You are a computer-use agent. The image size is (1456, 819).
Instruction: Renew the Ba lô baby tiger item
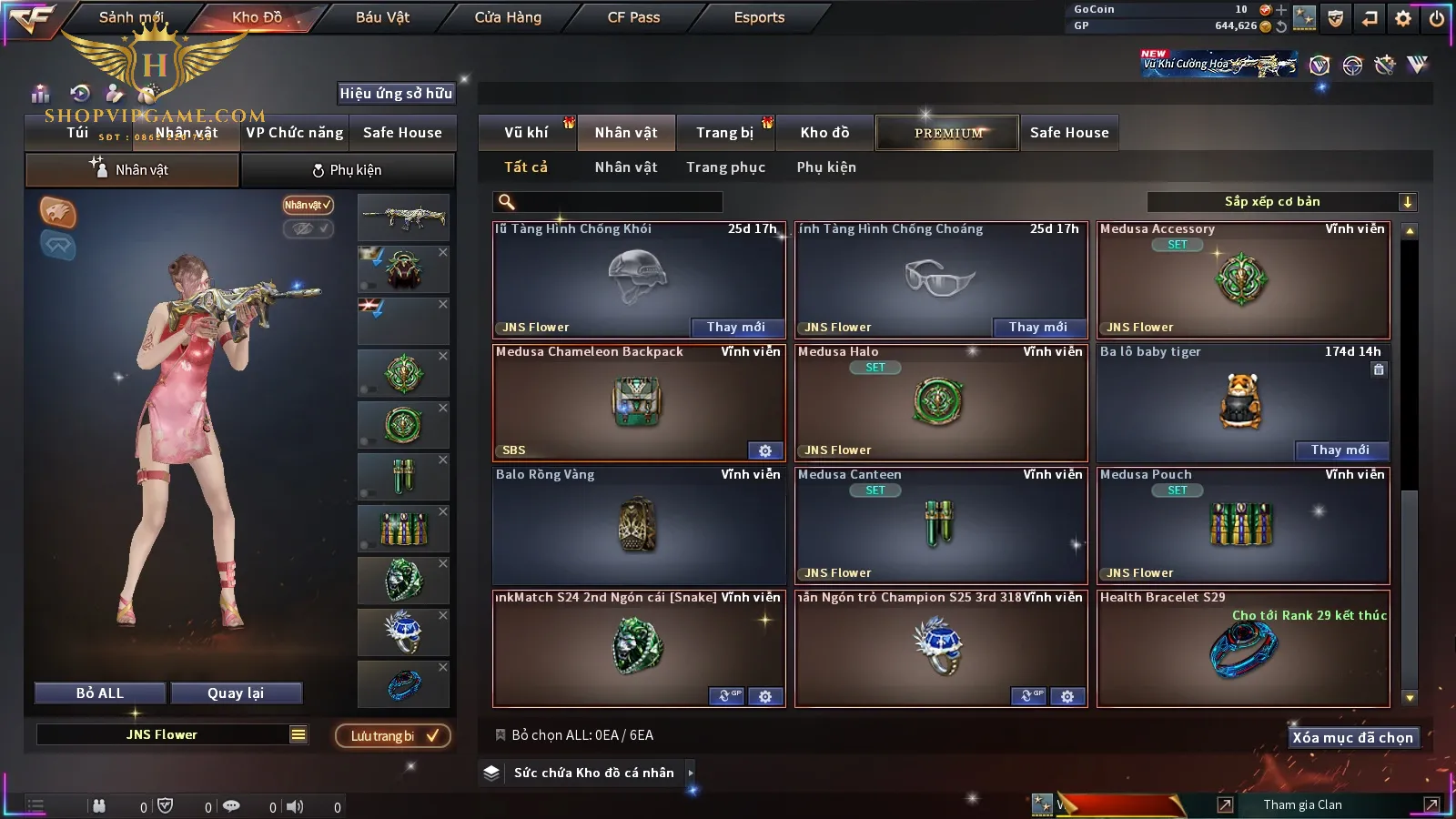click(1340, 450)
